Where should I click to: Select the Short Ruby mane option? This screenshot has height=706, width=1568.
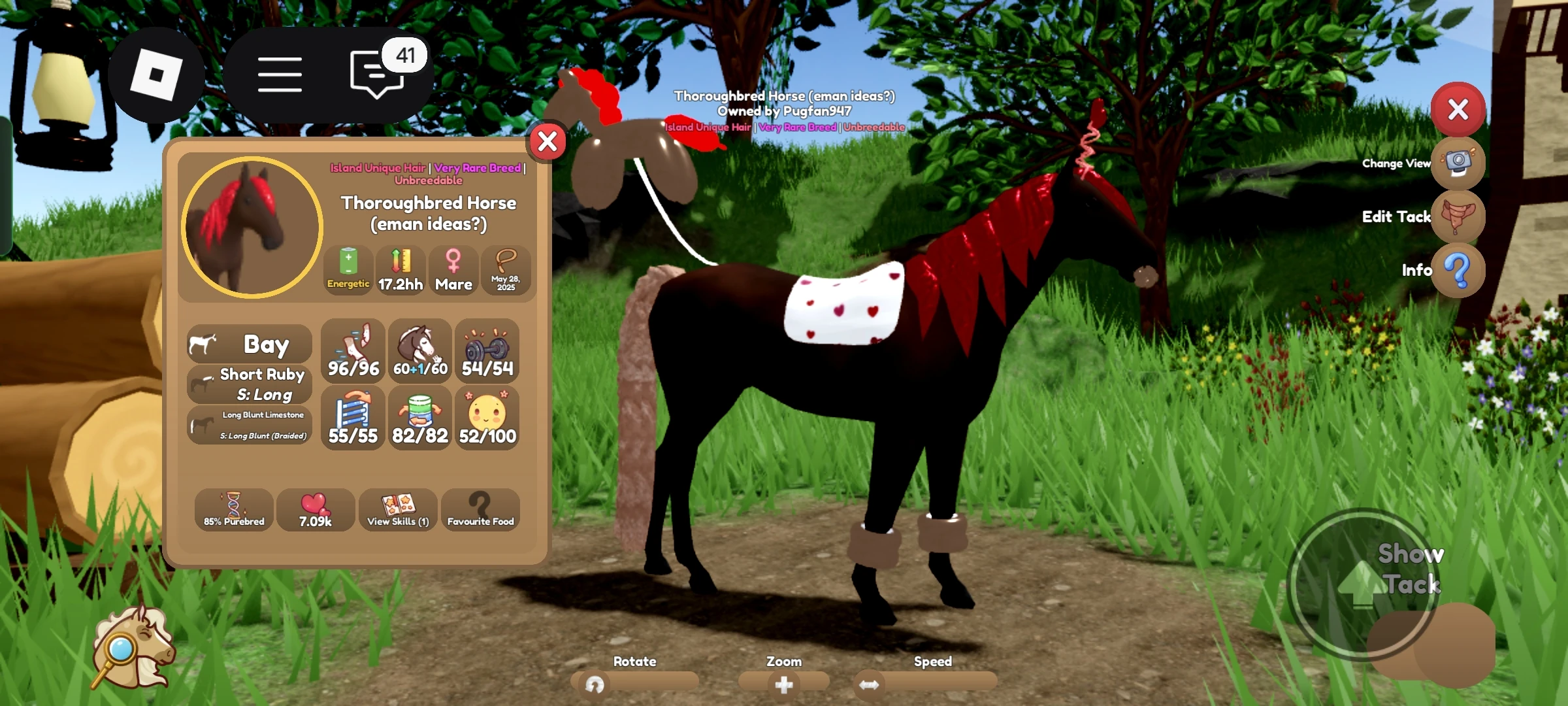coord(249,383)
